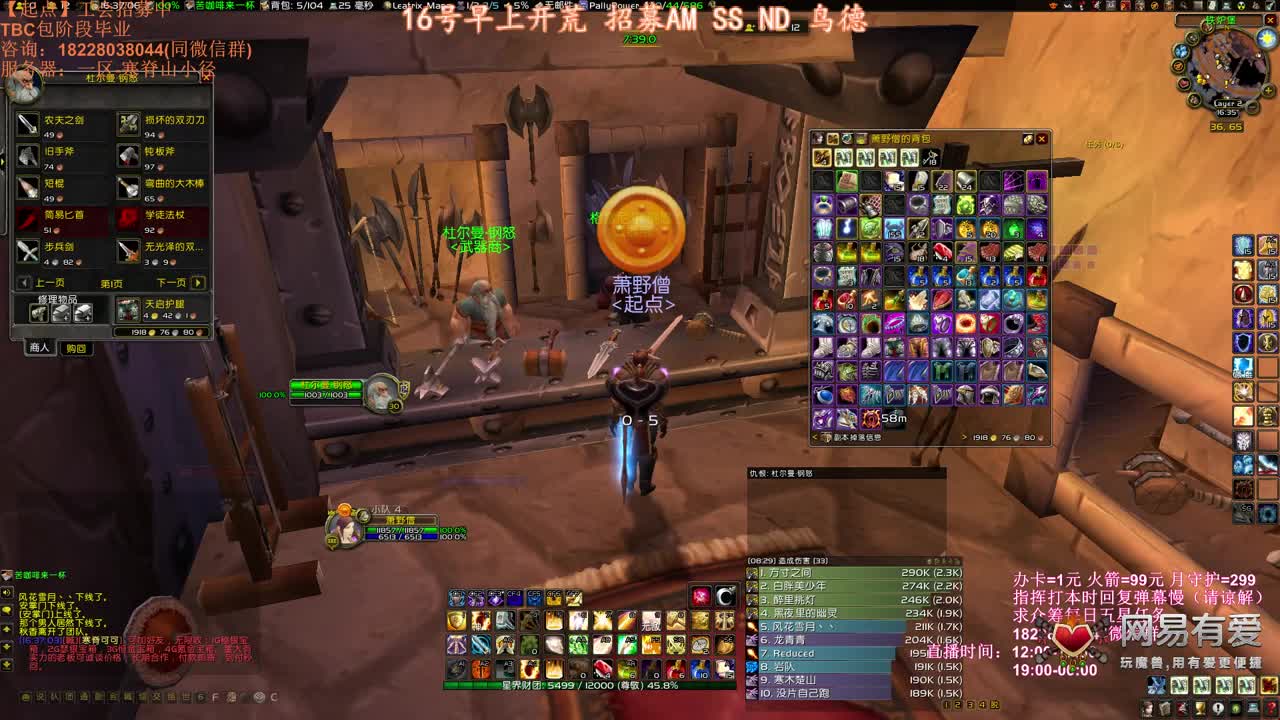Switch to the 购回 buyback tab
The height and width of the screenshot is (720, 1280).
[x=78, y=350]
